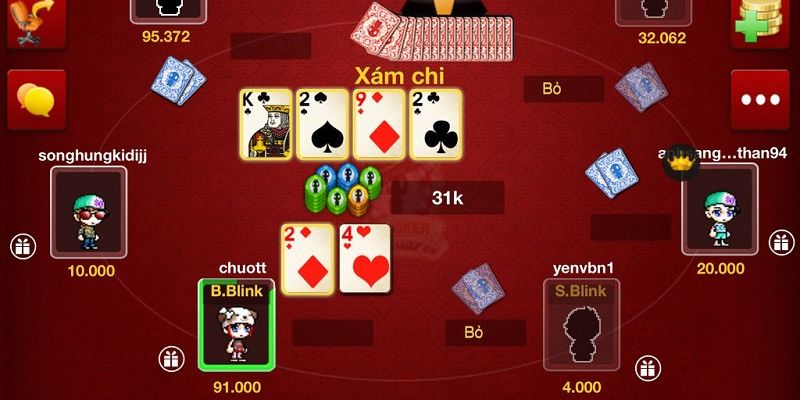The width and height of the screenshot is (800, 400).
Task: Send a gift to songhungkidijj
Action: pyautogui.click(x=22, y=244)
